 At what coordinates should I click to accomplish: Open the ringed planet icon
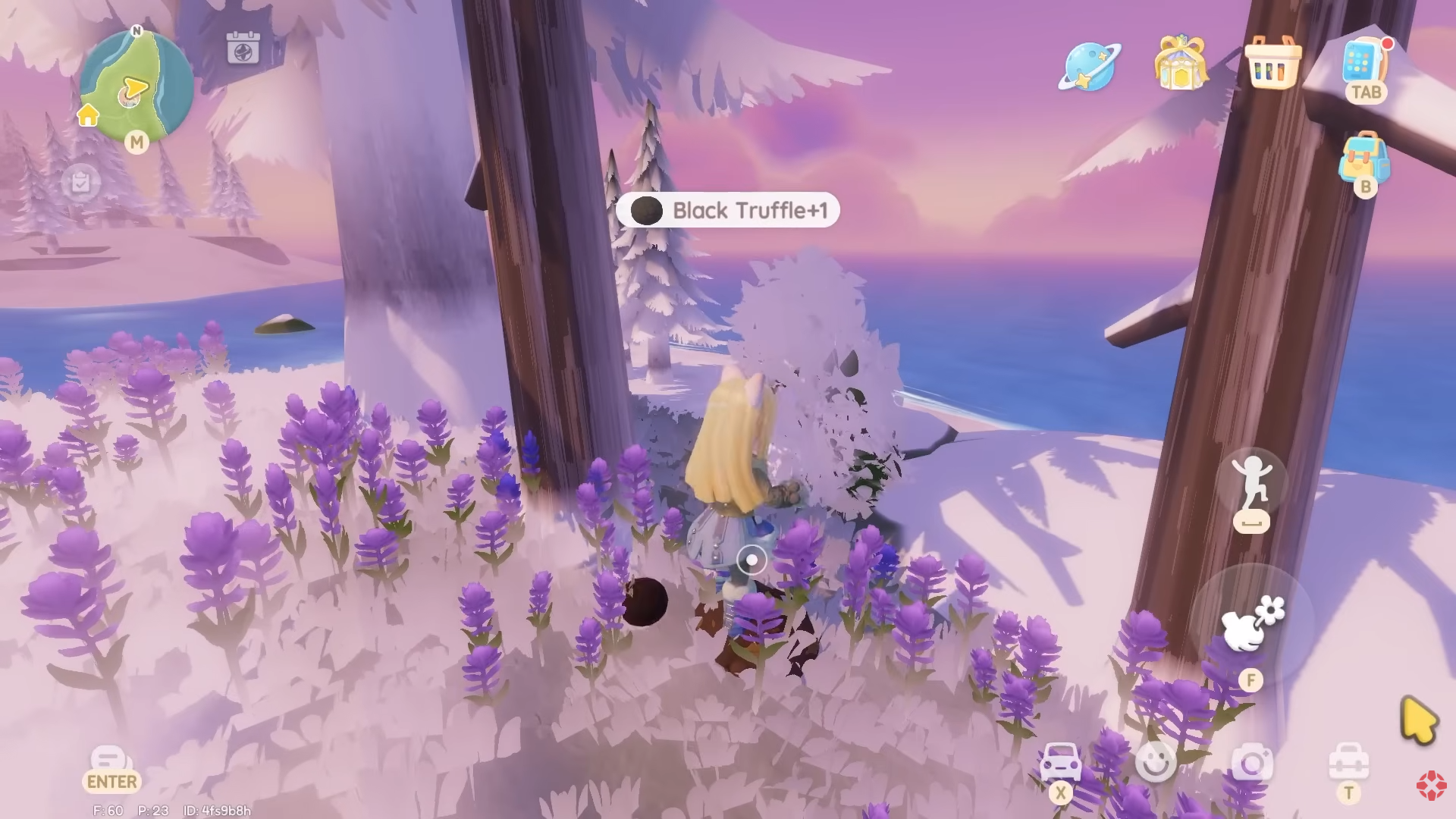coord(1090,67)
